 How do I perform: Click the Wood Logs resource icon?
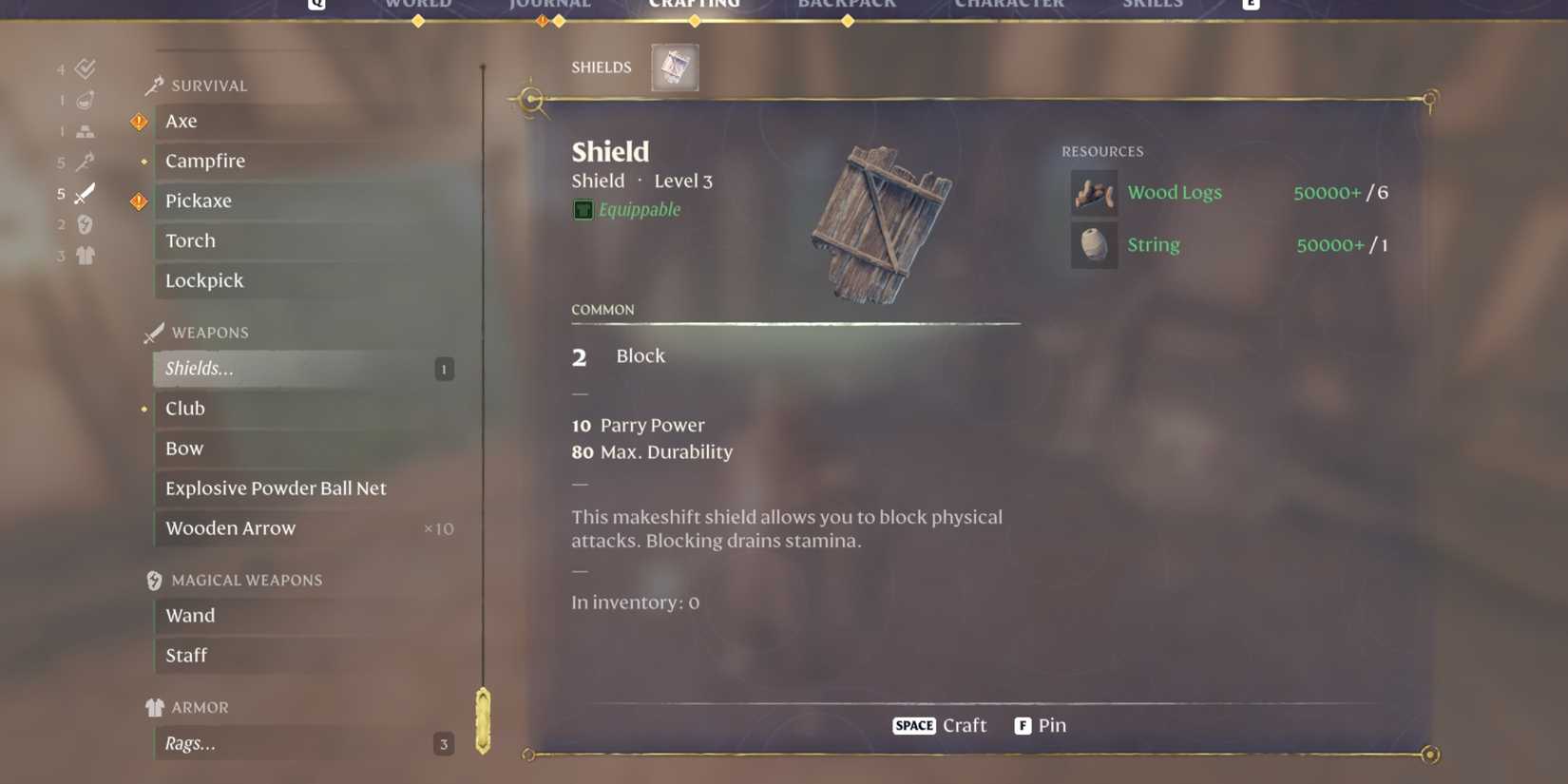[1094, 193]
